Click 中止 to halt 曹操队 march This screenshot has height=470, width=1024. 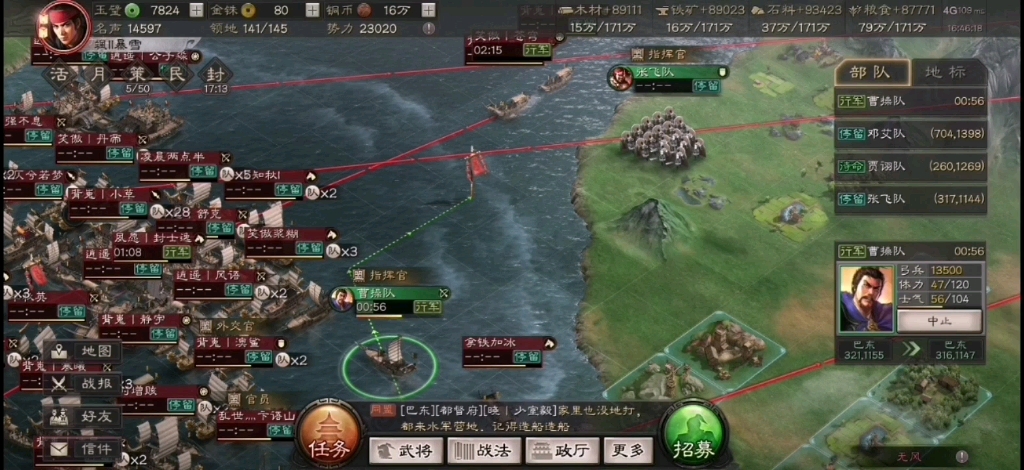click(938, 322)
